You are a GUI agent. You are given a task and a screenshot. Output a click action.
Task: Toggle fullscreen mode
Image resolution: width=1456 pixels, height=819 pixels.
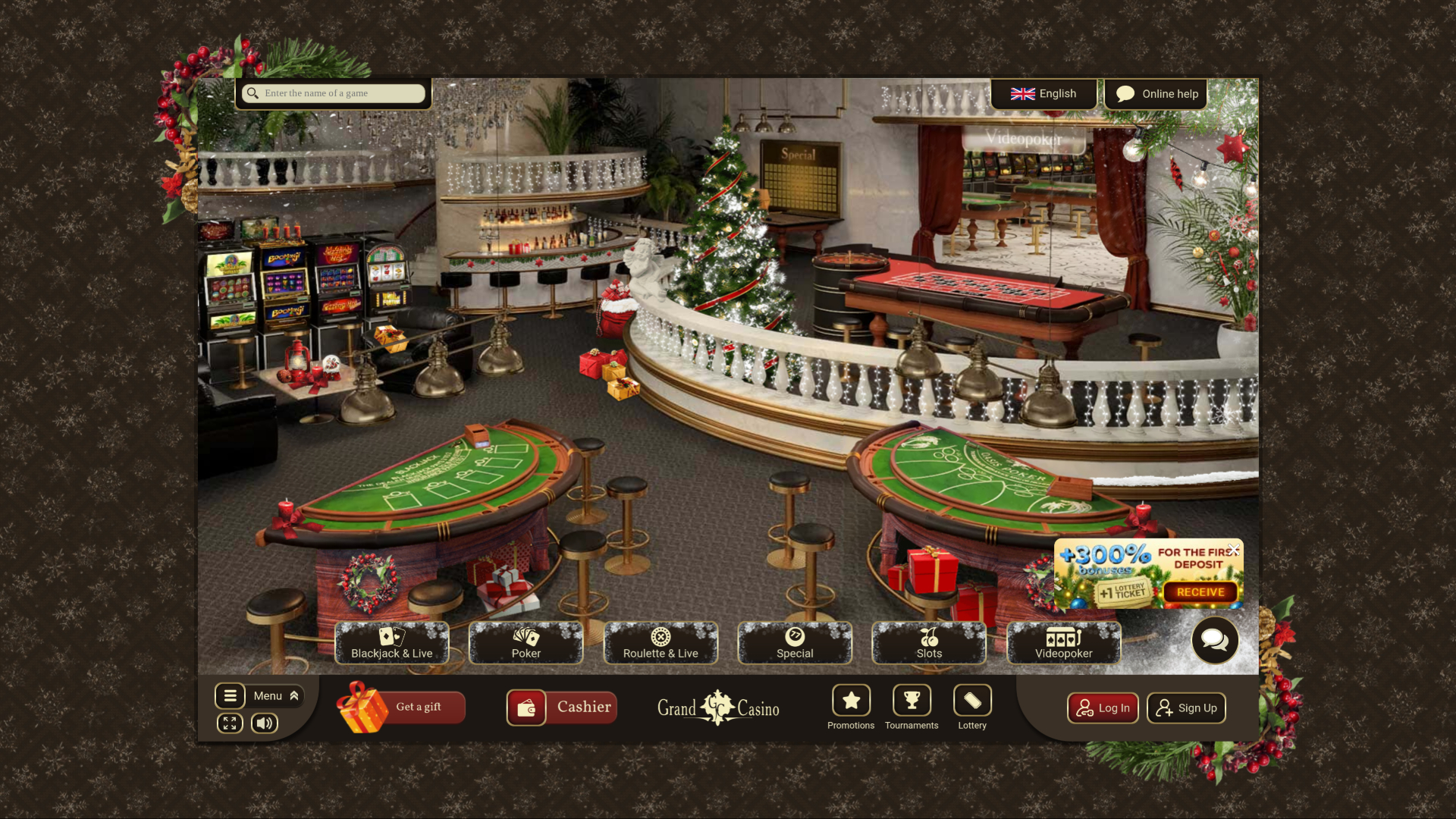pyautogui.click(x=230, y=723)
